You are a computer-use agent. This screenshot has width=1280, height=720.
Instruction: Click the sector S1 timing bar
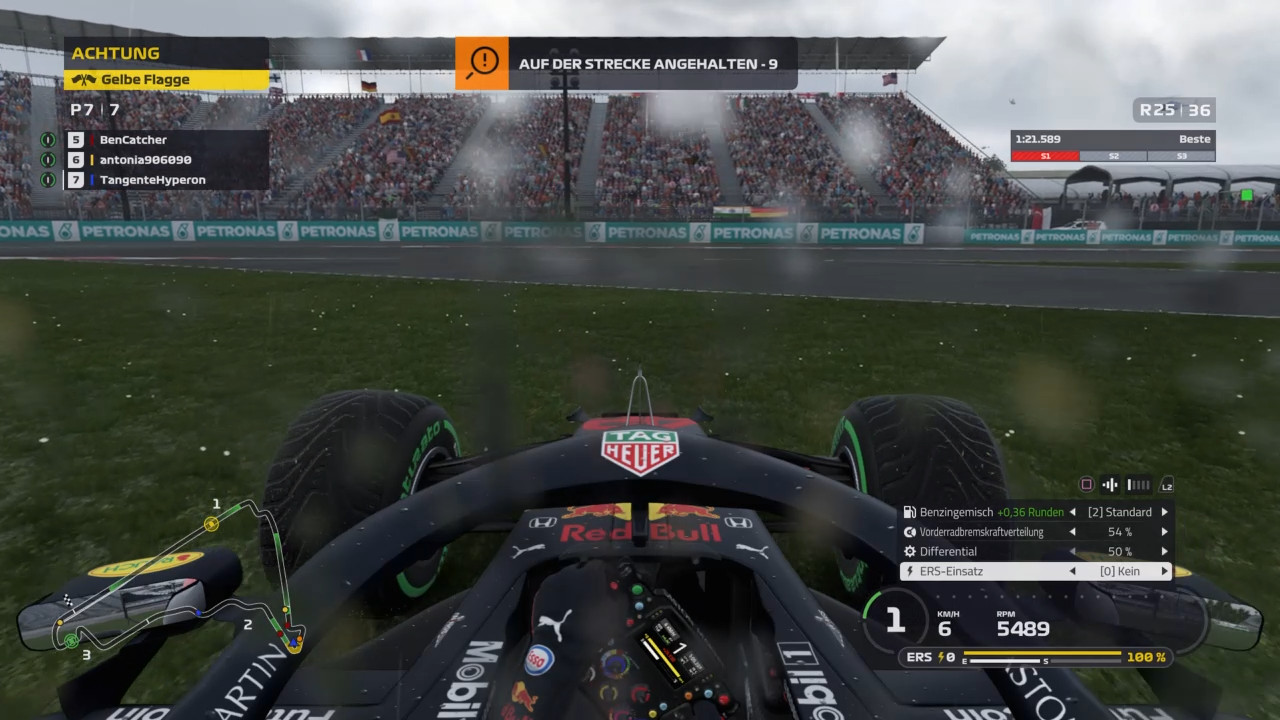point(1045,156)
